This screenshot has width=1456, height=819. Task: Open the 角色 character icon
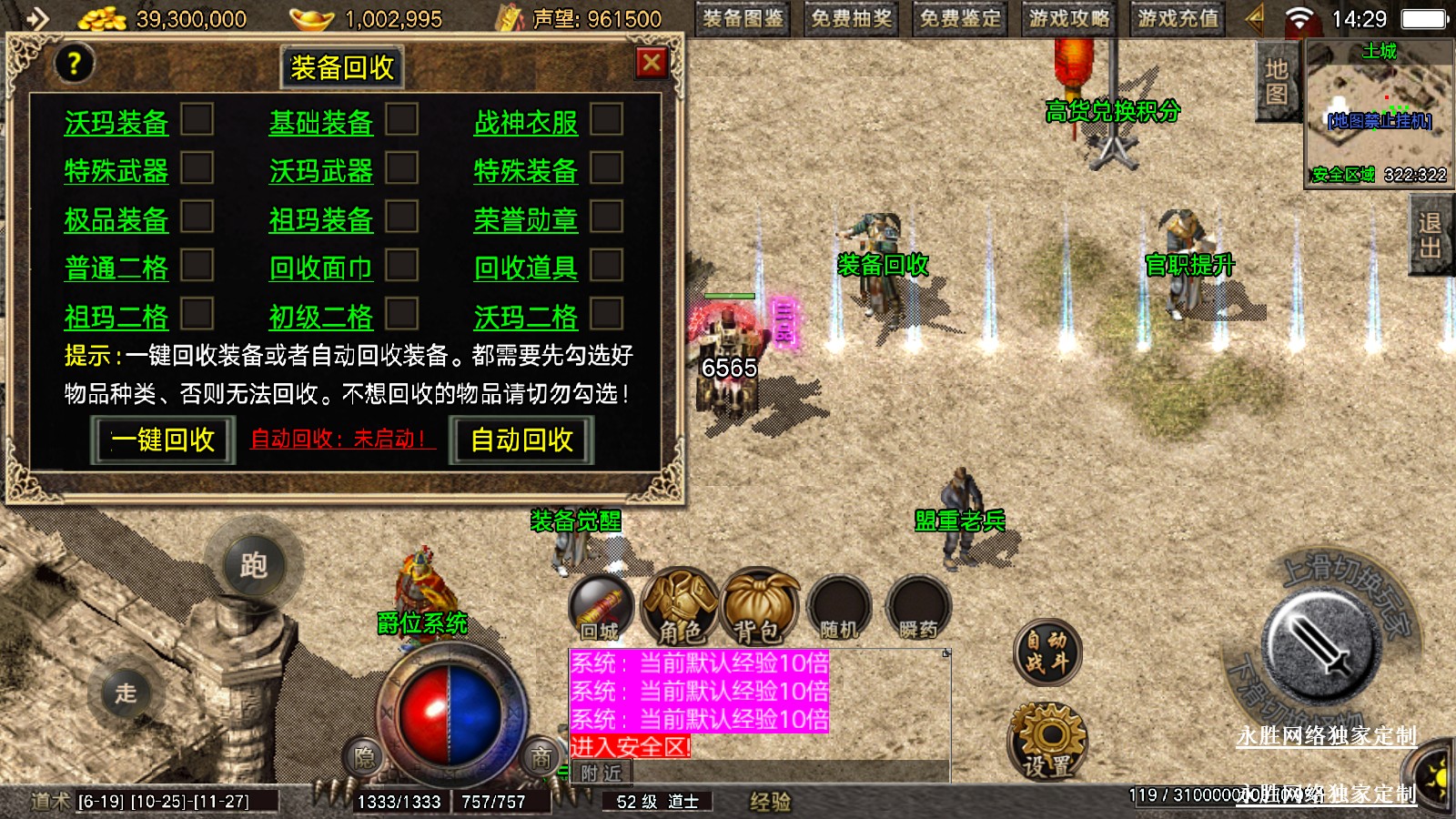tap(680, 607)
